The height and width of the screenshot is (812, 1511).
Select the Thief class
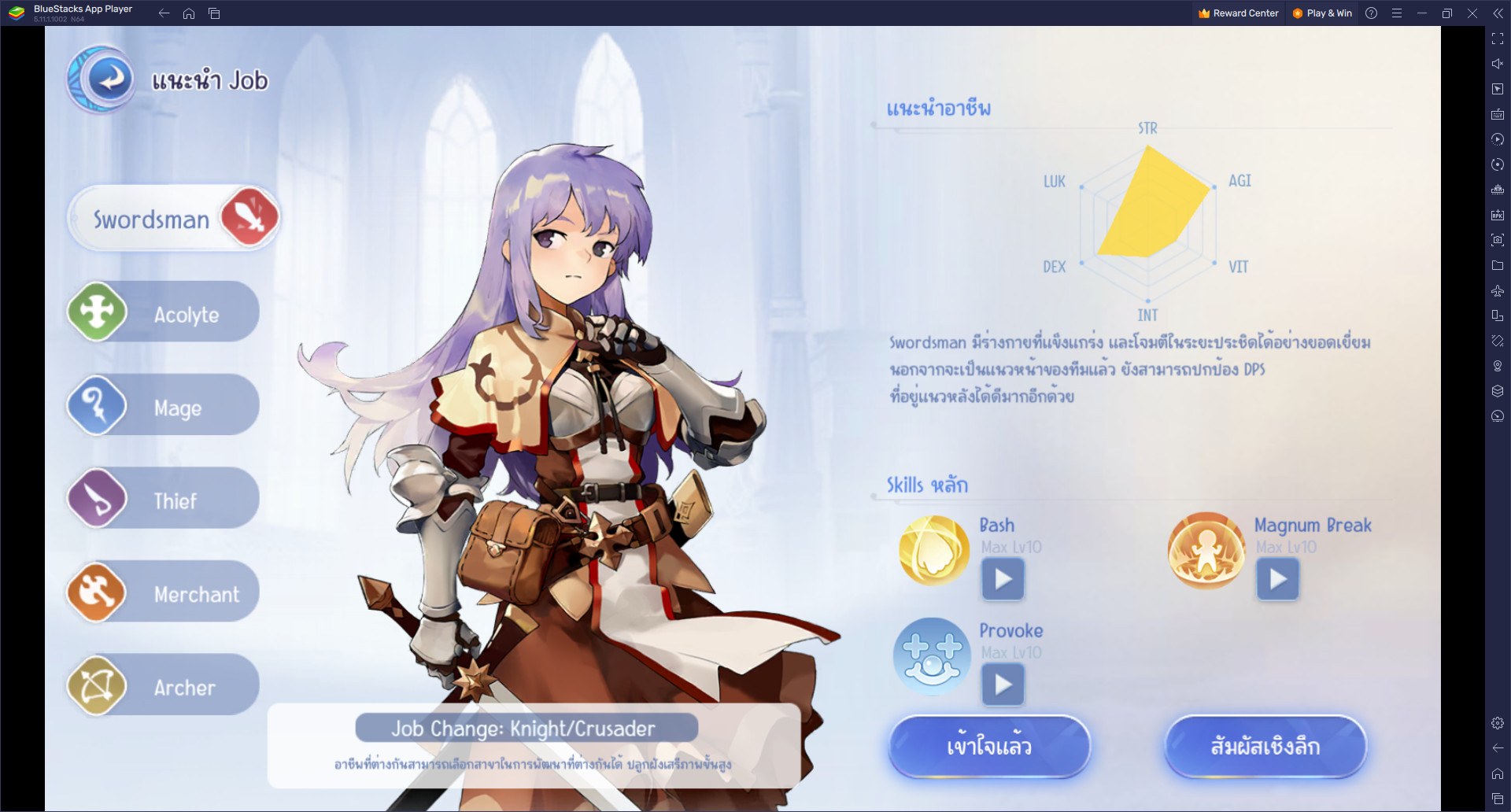(x=163, y=499)
